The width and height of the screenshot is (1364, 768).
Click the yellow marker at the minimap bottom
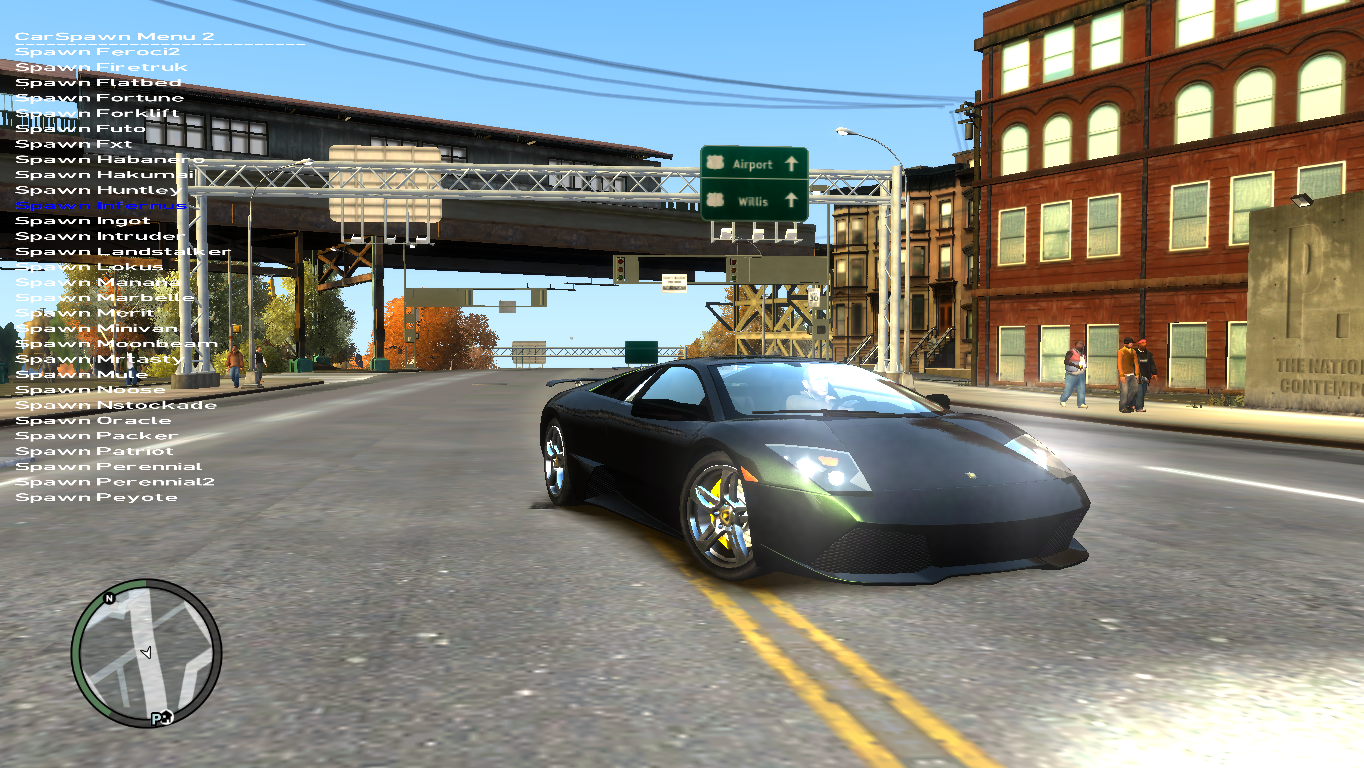click(160, 717)
